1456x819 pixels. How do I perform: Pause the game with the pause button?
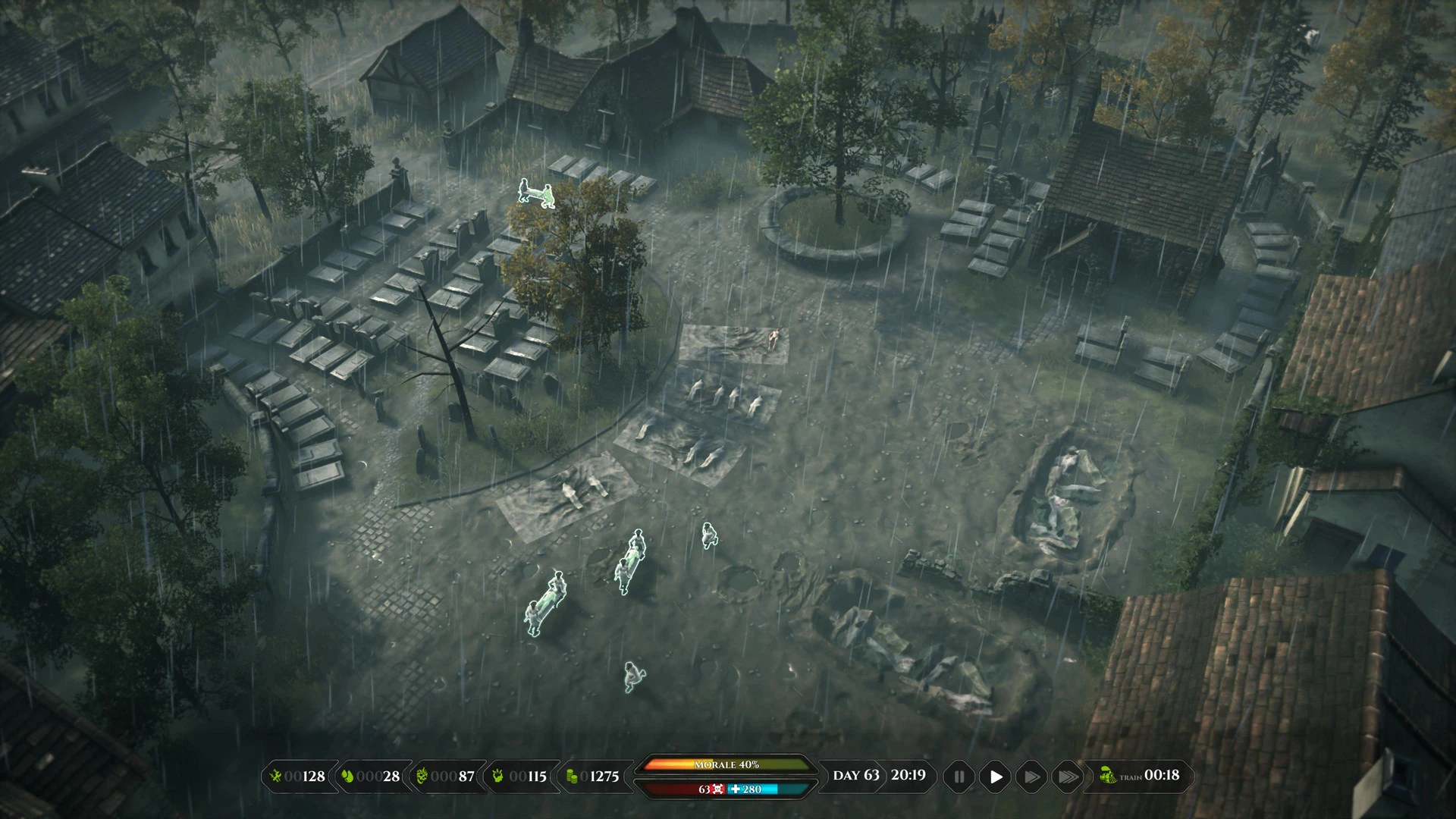click(959, 777)
